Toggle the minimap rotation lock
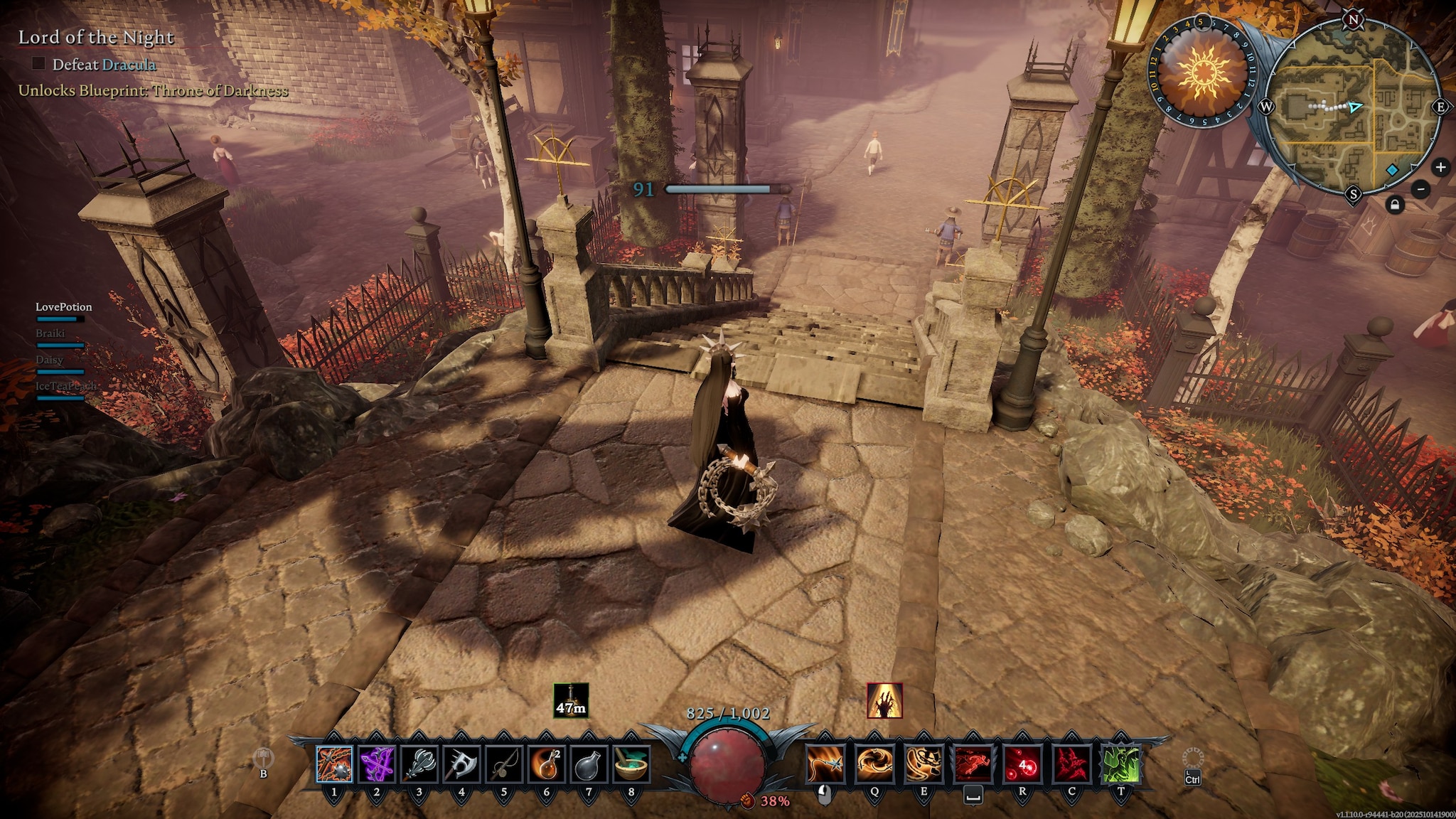This screenshot has height=819, width=1456. (1395, 205)
